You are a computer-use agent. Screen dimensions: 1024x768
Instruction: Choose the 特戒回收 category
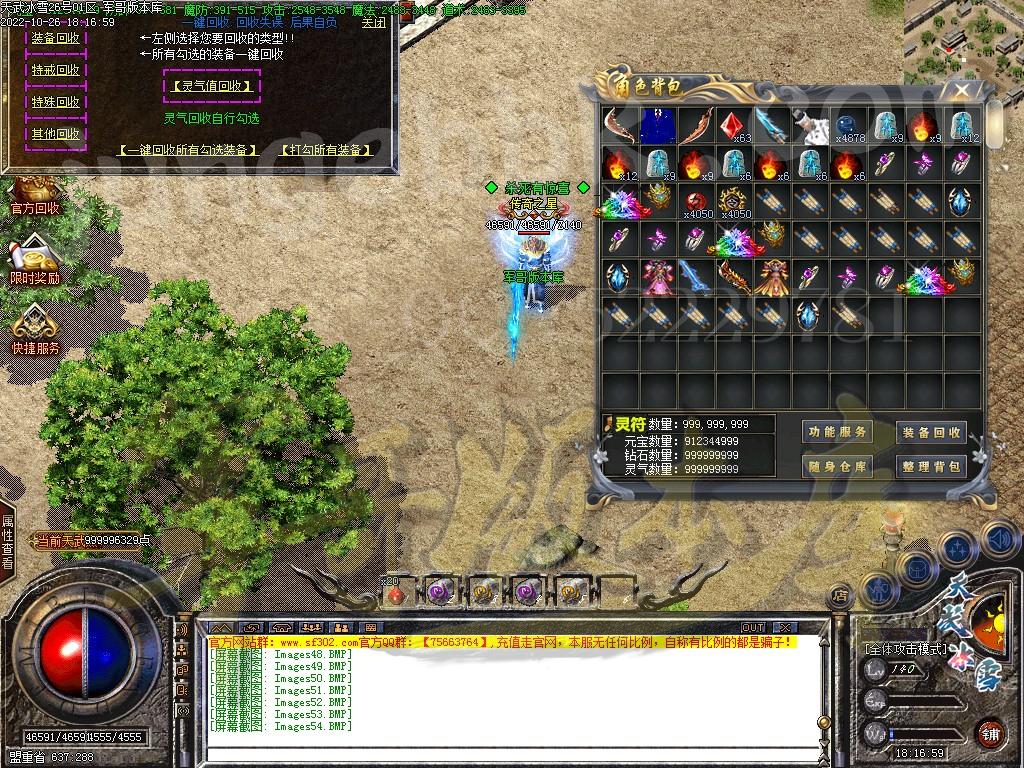coord(55,70)
